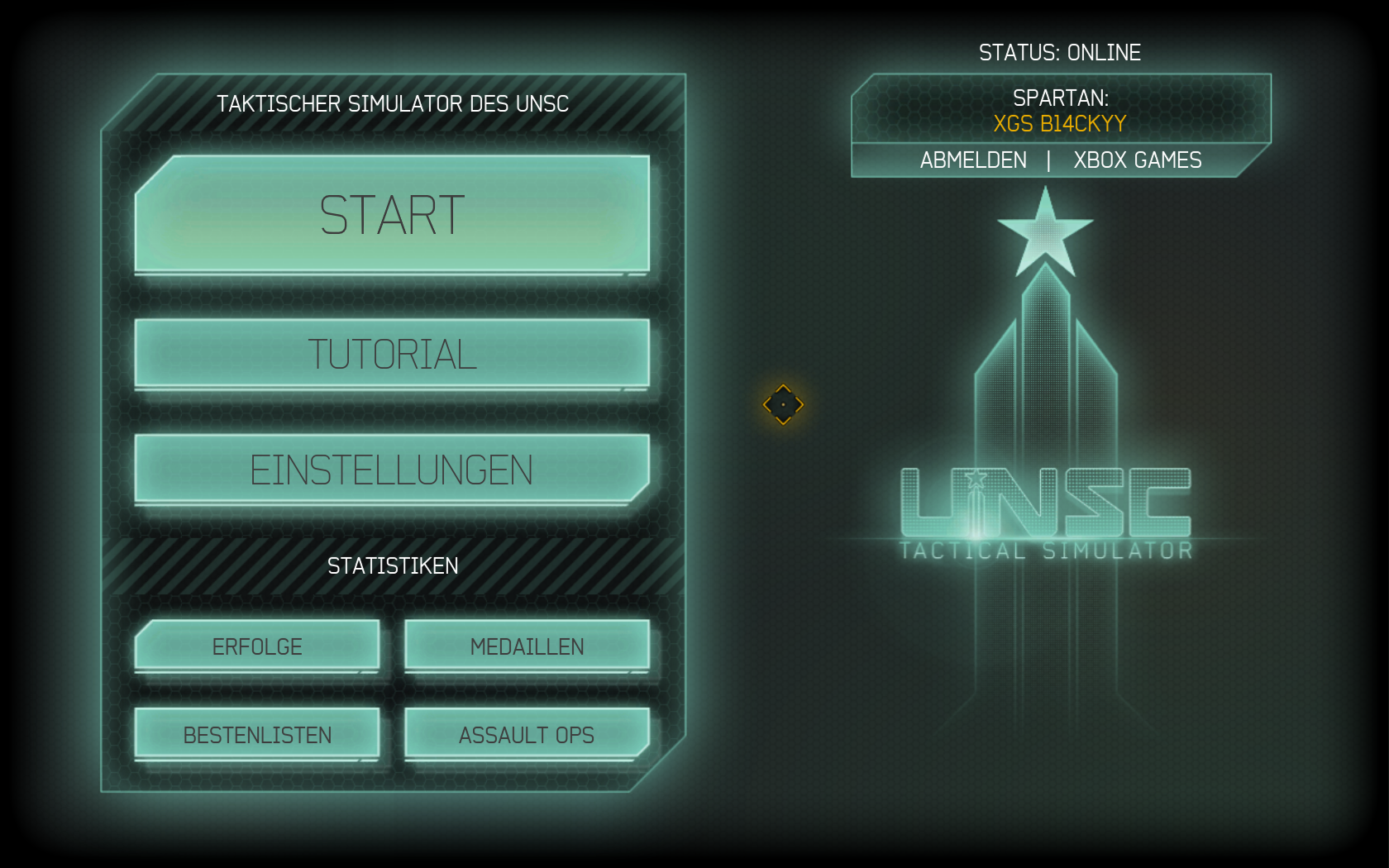The width and height of the screenshot is (1389, 868).
Task: Open the Tutorial
Action: click(x=392, y=354)
